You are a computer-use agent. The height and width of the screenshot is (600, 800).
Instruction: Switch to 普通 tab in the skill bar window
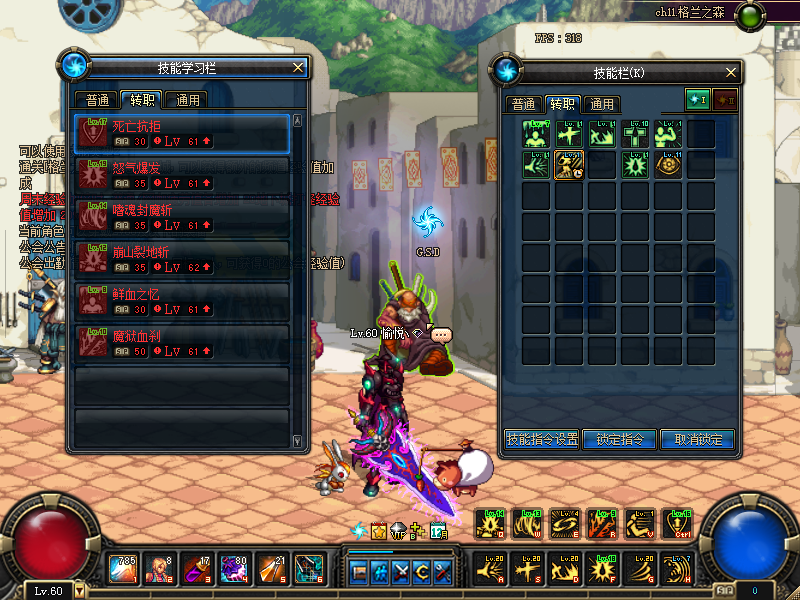(523, 105)
